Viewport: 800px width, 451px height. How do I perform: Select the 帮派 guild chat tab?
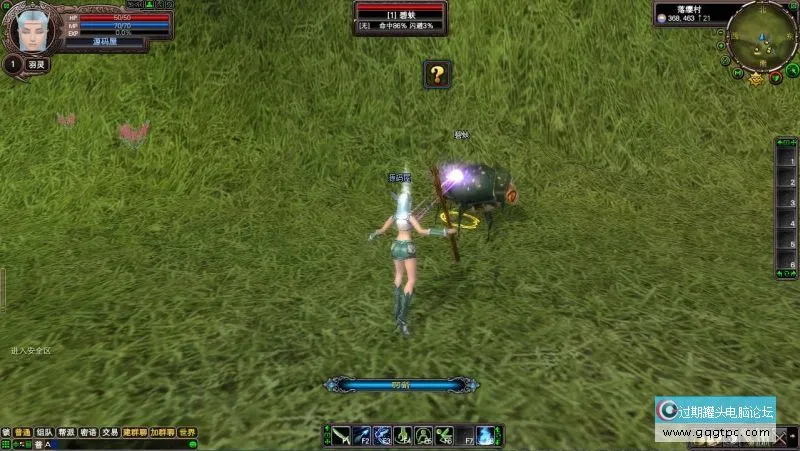(x=66, y=433)
